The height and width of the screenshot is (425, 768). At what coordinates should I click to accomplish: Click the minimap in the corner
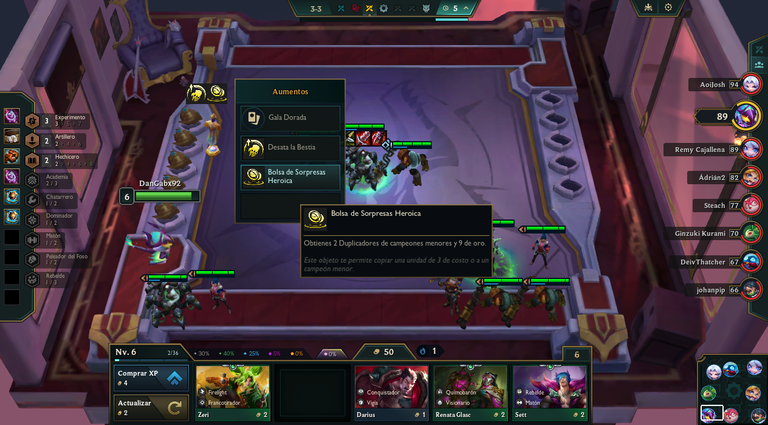[x=731, y=392]
